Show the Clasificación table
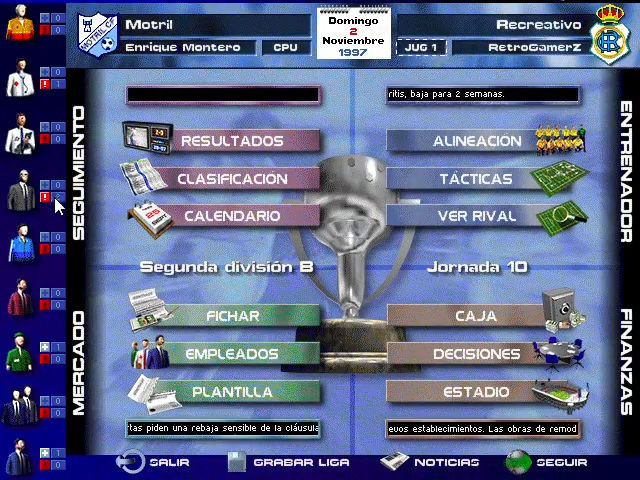Viewport: 640px width, 480px height. tap(232, 179)
